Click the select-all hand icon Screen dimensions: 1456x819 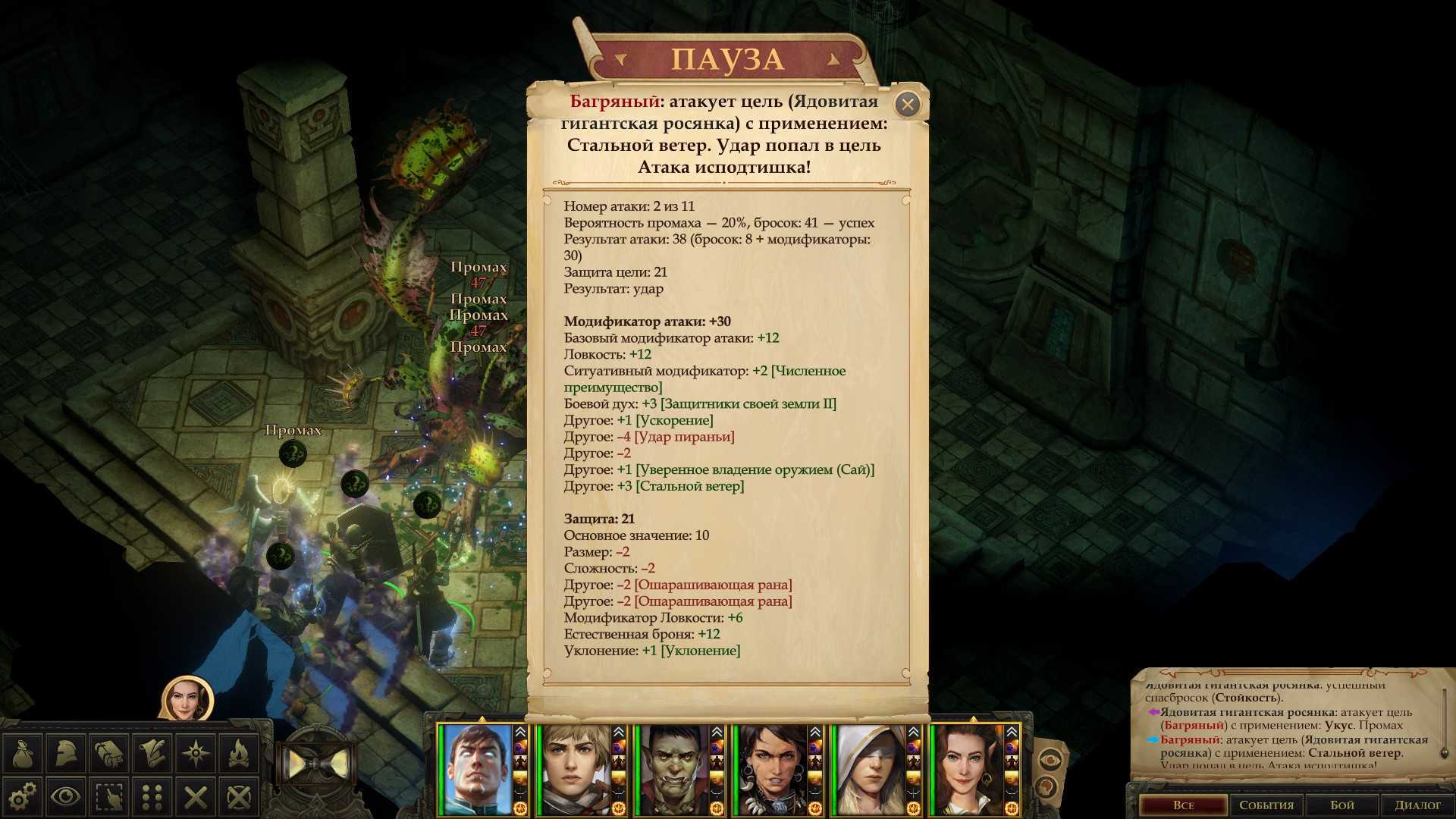click(x=109, y=796)
